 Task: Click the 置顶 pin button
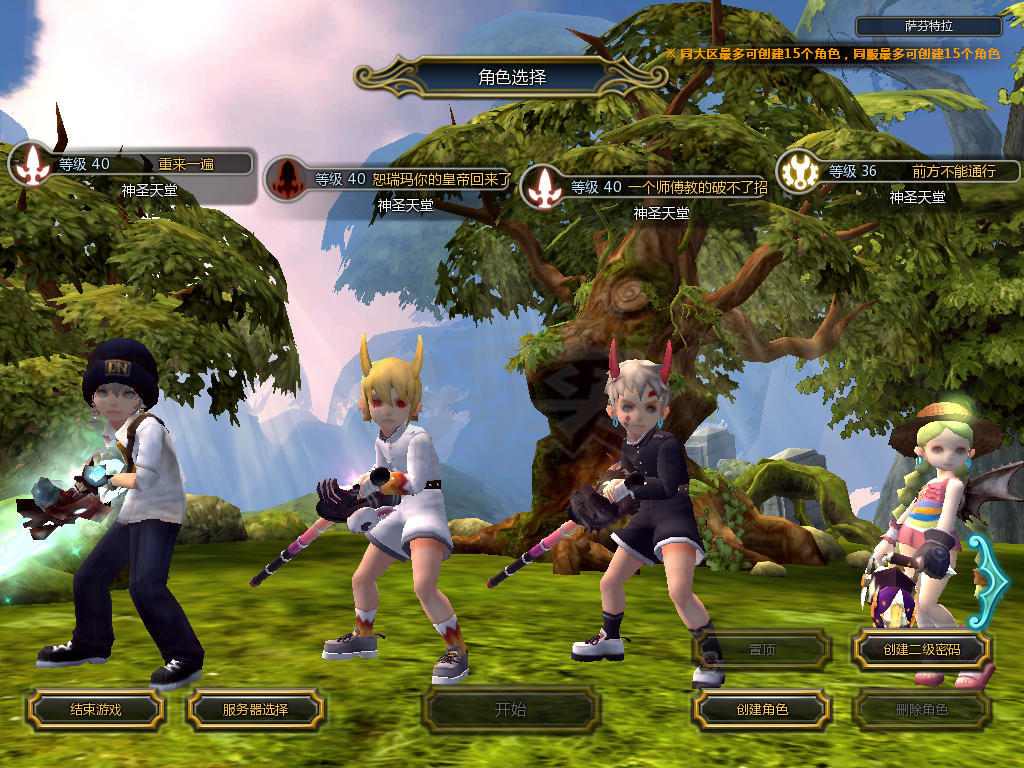762,650
